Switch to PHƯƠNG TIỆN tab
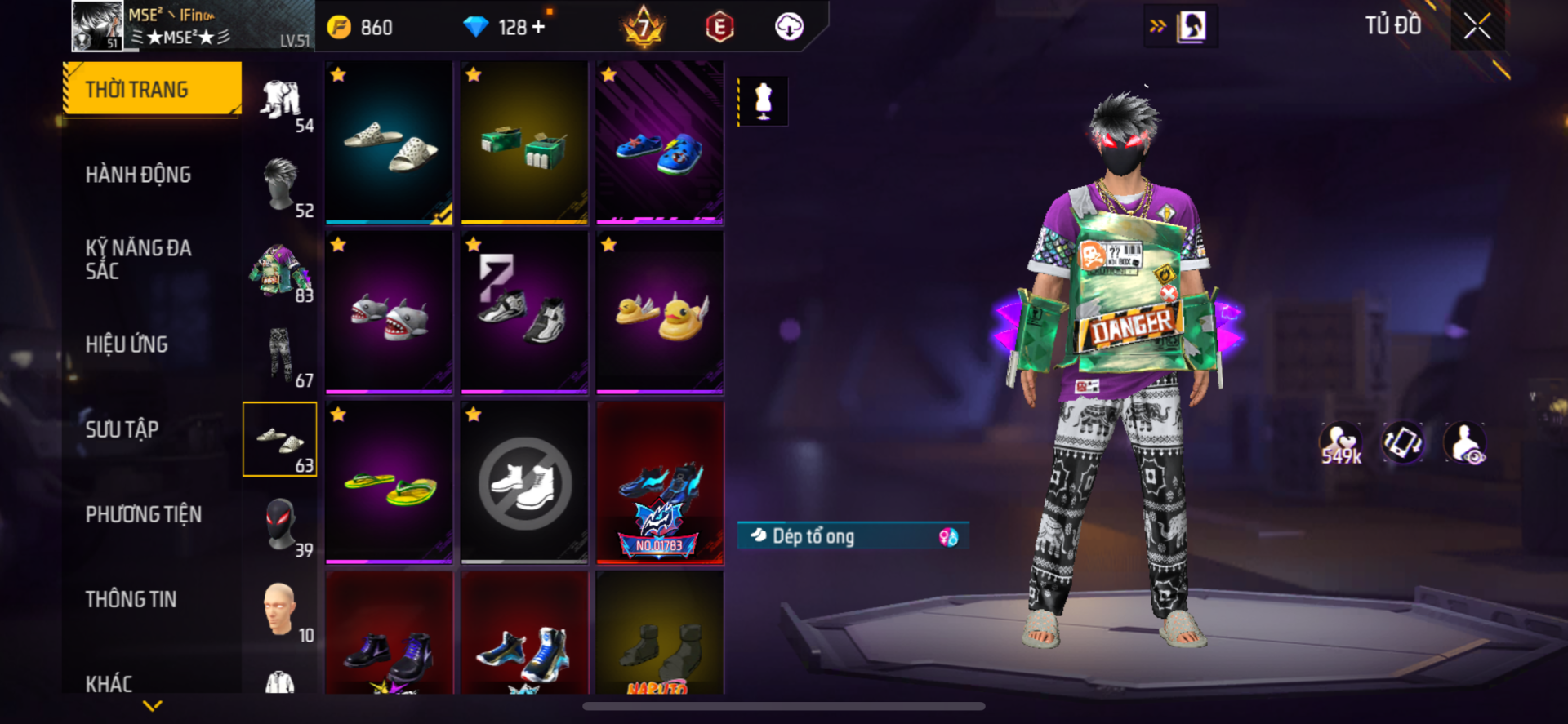1568x724 pixels. (x=144, y=514)
